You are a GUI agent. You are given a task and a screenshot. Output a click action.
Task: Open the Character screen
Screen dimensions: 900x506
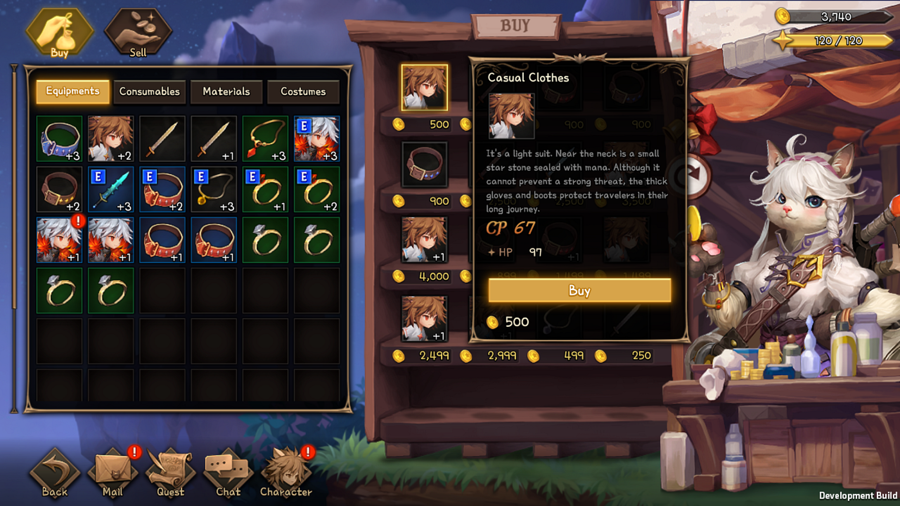click(x=285, y=472)
